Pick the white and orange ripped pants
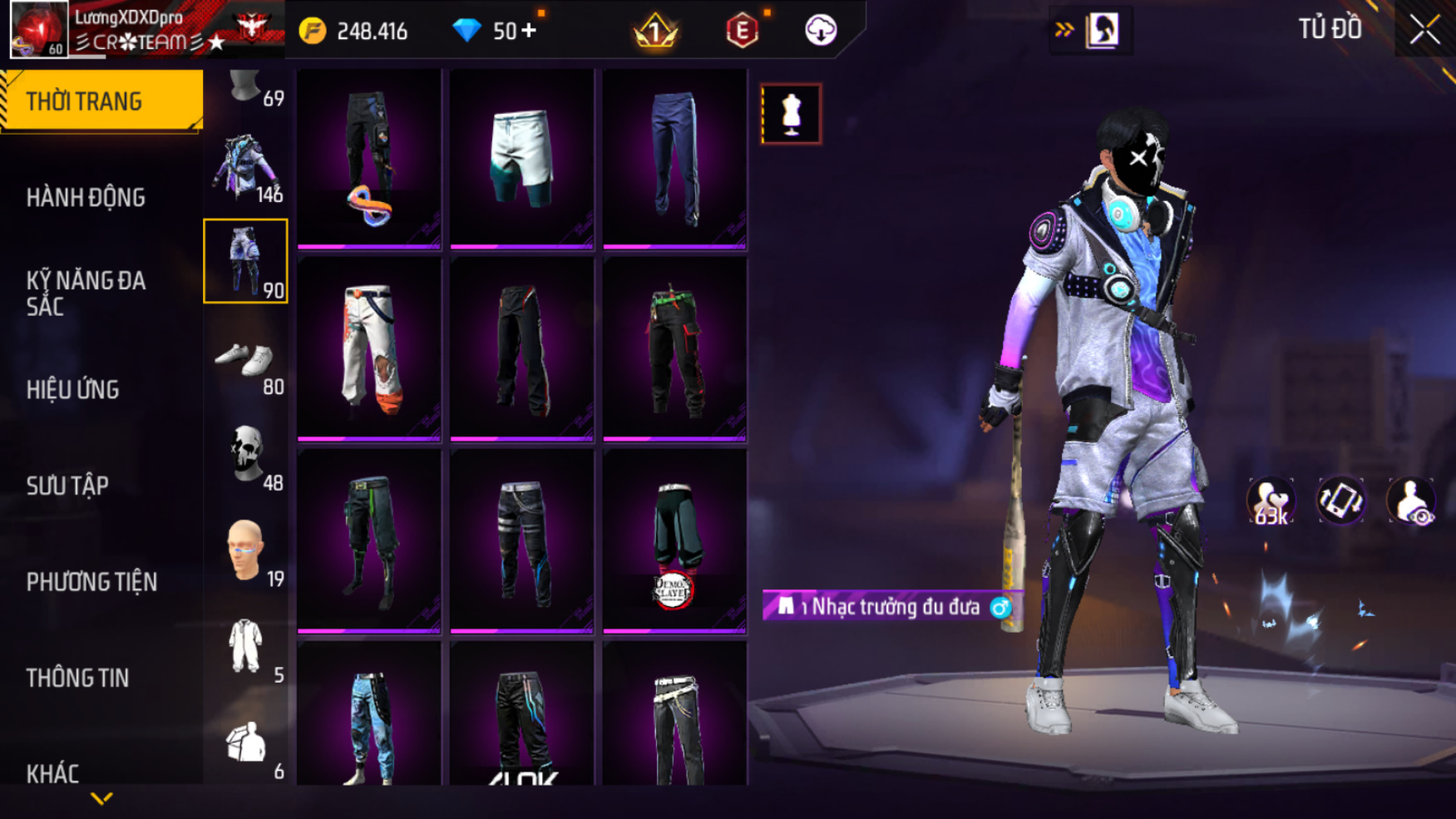Image resolution: width=1456 pixels, height=819 pixels. (x=369, y=349)
